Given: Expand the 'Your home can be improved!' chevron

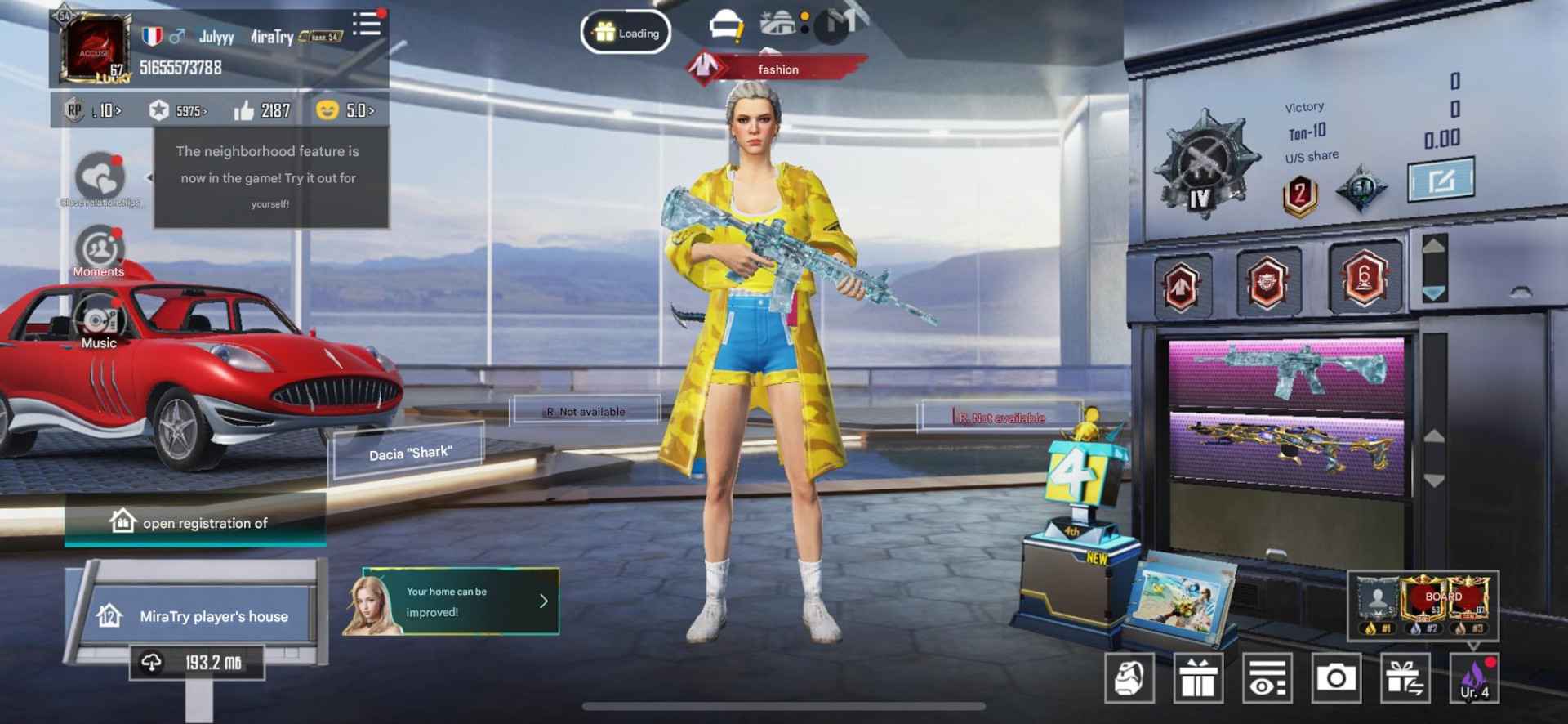Looking at the screenshot, I should (541, 601).
